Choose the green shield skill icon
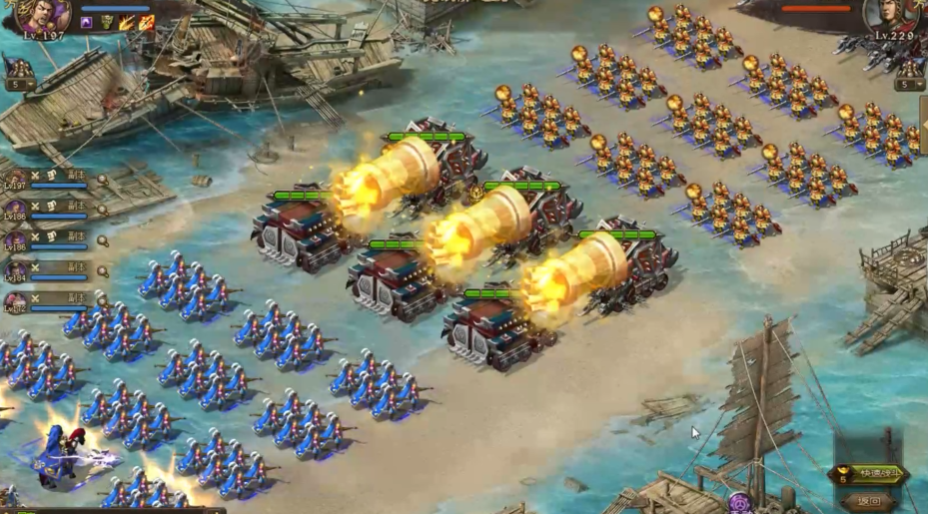Viewport: 928px width, 514px height. click(x=107, y=23)
